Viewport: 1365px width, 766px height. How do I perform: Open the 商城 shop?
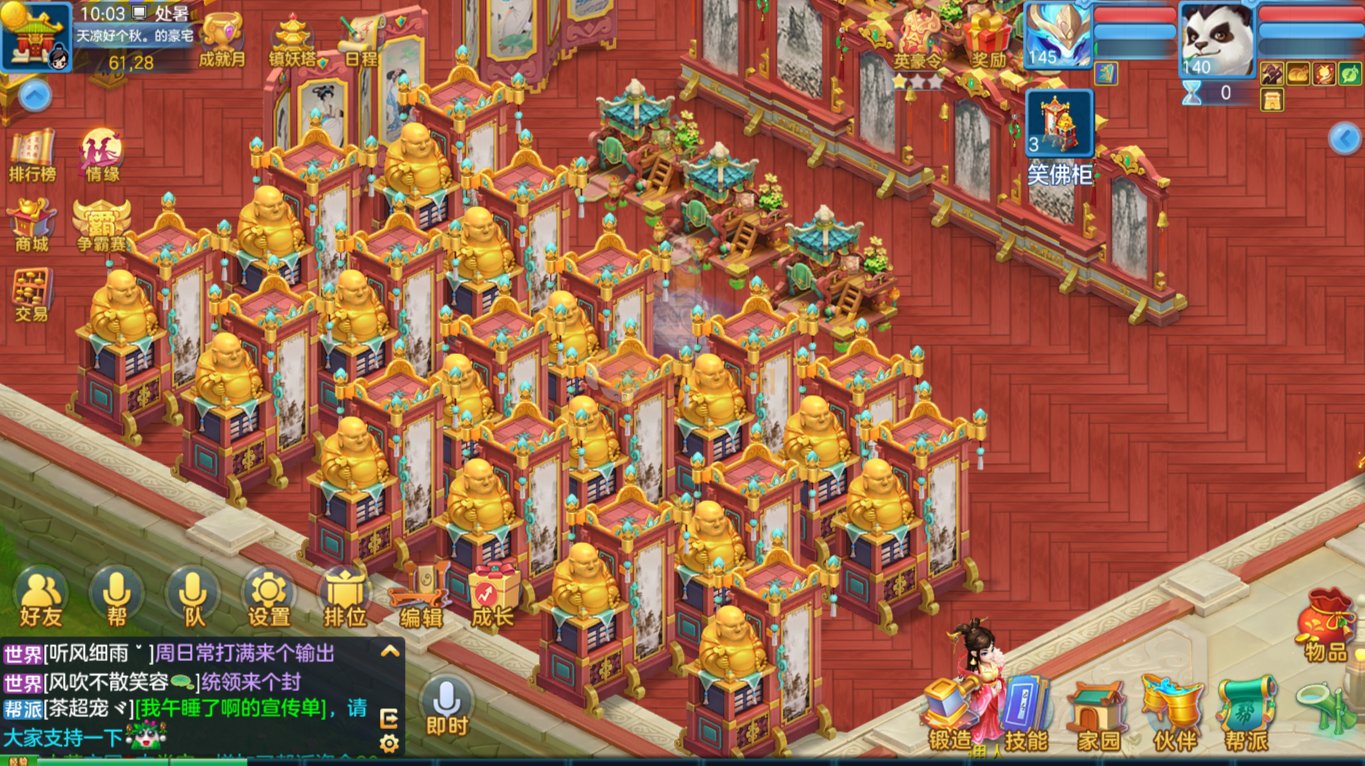(31, 224)
